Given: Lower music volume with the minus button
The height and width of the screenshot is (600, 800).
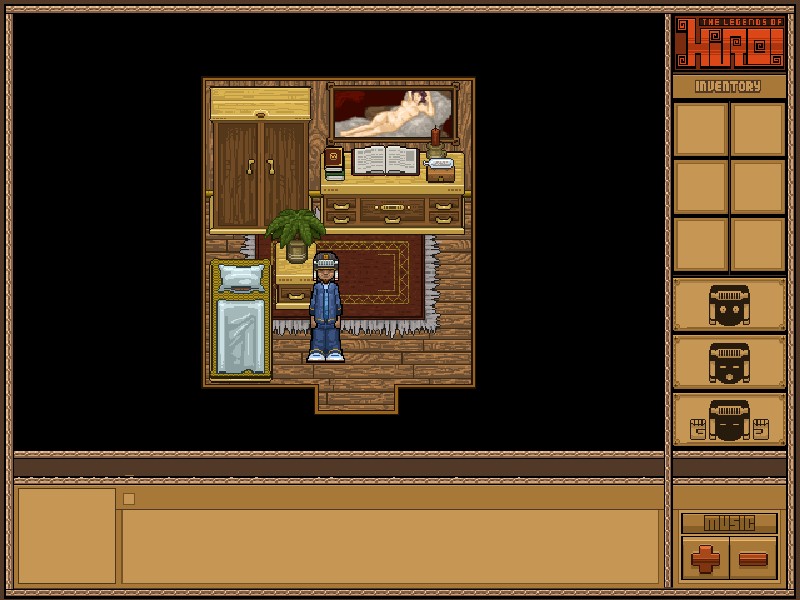Looking at the screenshot, I should pyautogui.click(x=753, y=559).
